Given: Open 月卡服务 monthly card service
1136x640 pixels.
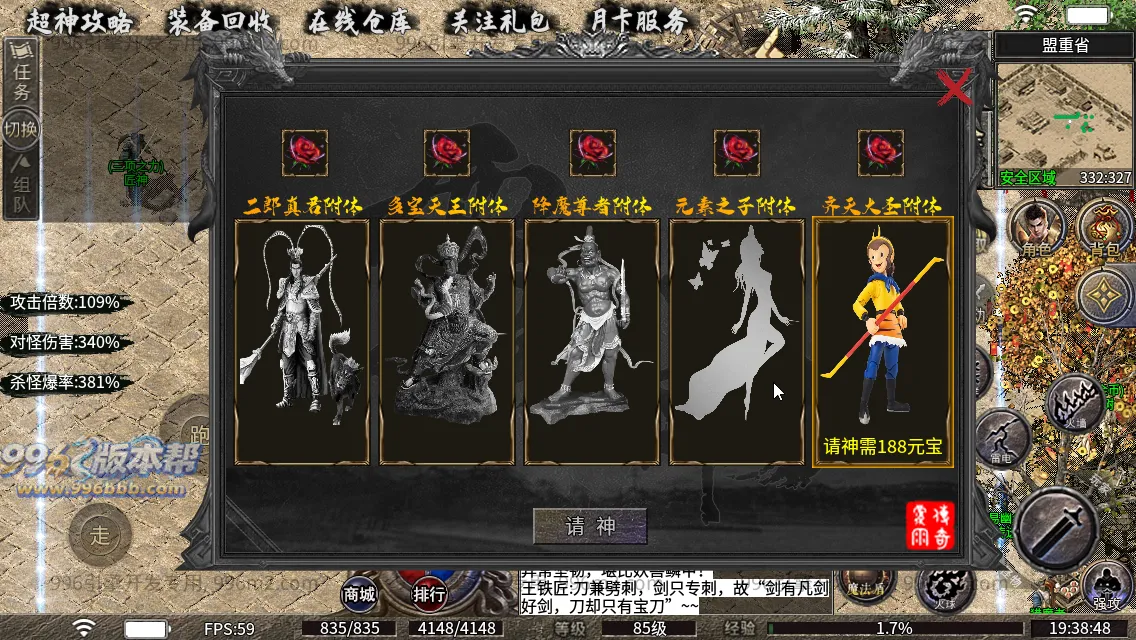Looking at the screenshot, I should coord(638,20).
